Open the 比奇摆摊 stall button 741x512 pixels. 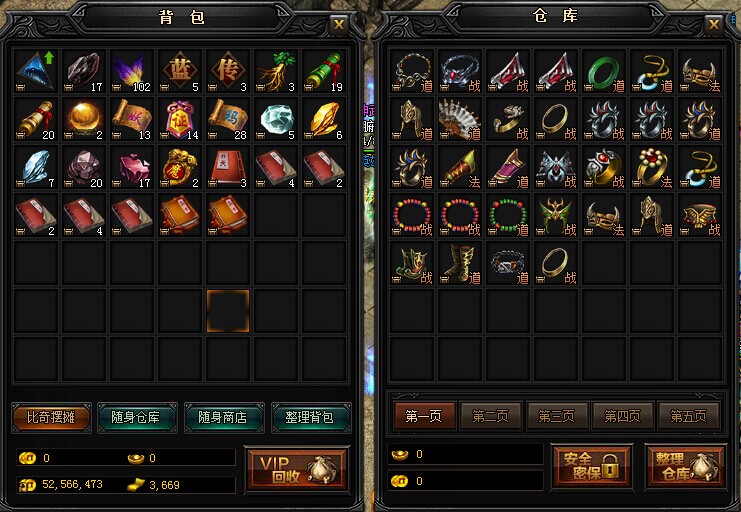(x=51, y=417)
